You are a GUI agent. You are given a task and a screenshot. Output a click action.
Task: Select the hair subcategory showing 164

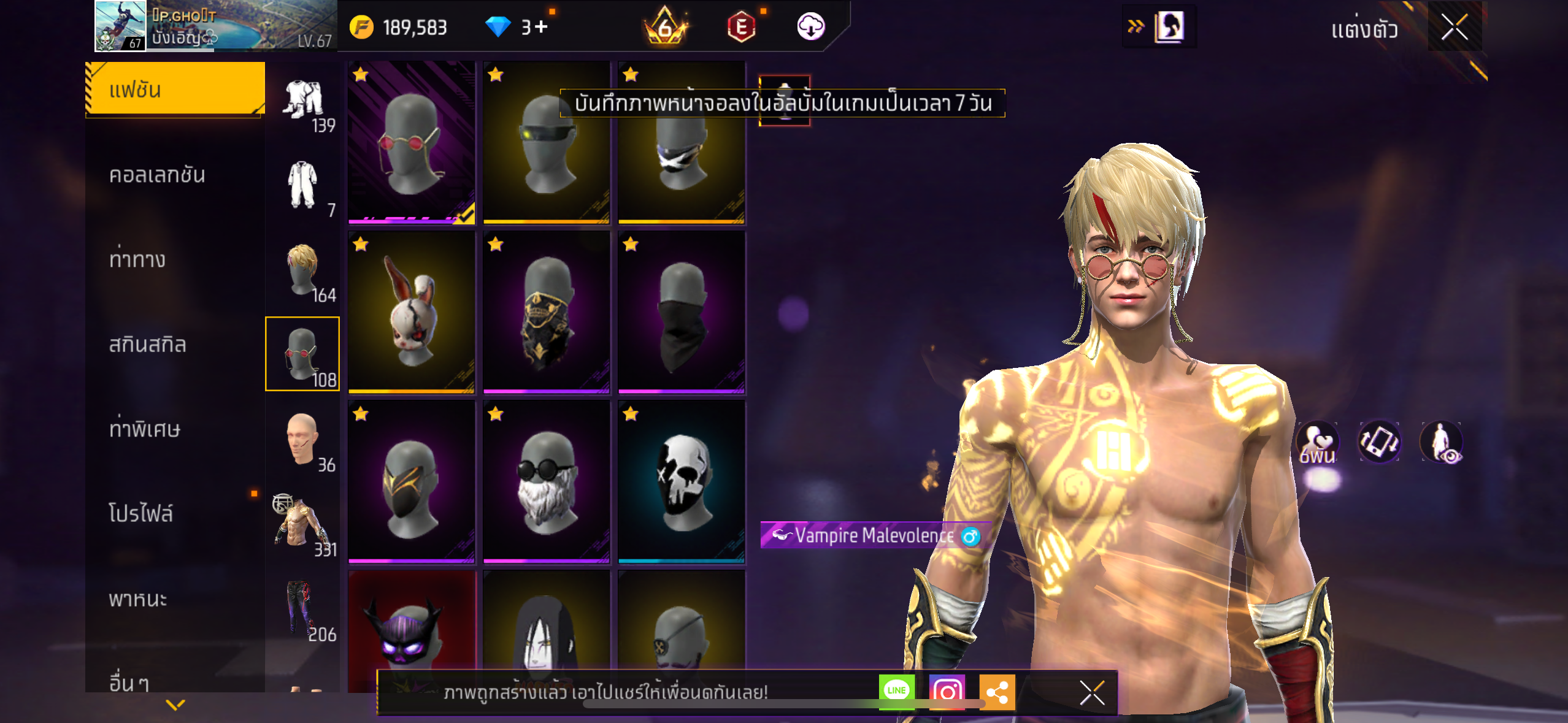coord(303,271)
